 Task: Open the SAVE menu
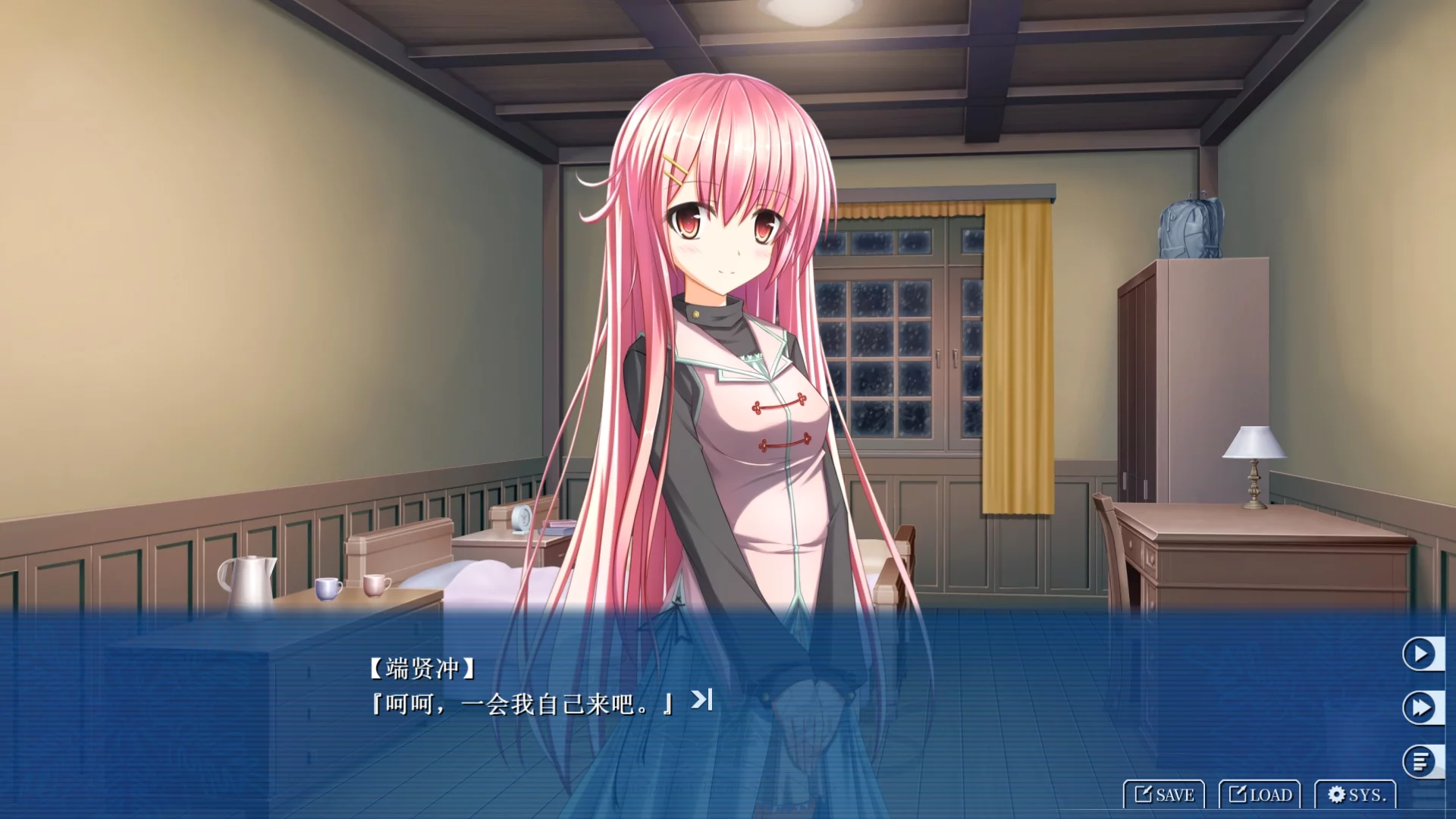point(1164,794)
